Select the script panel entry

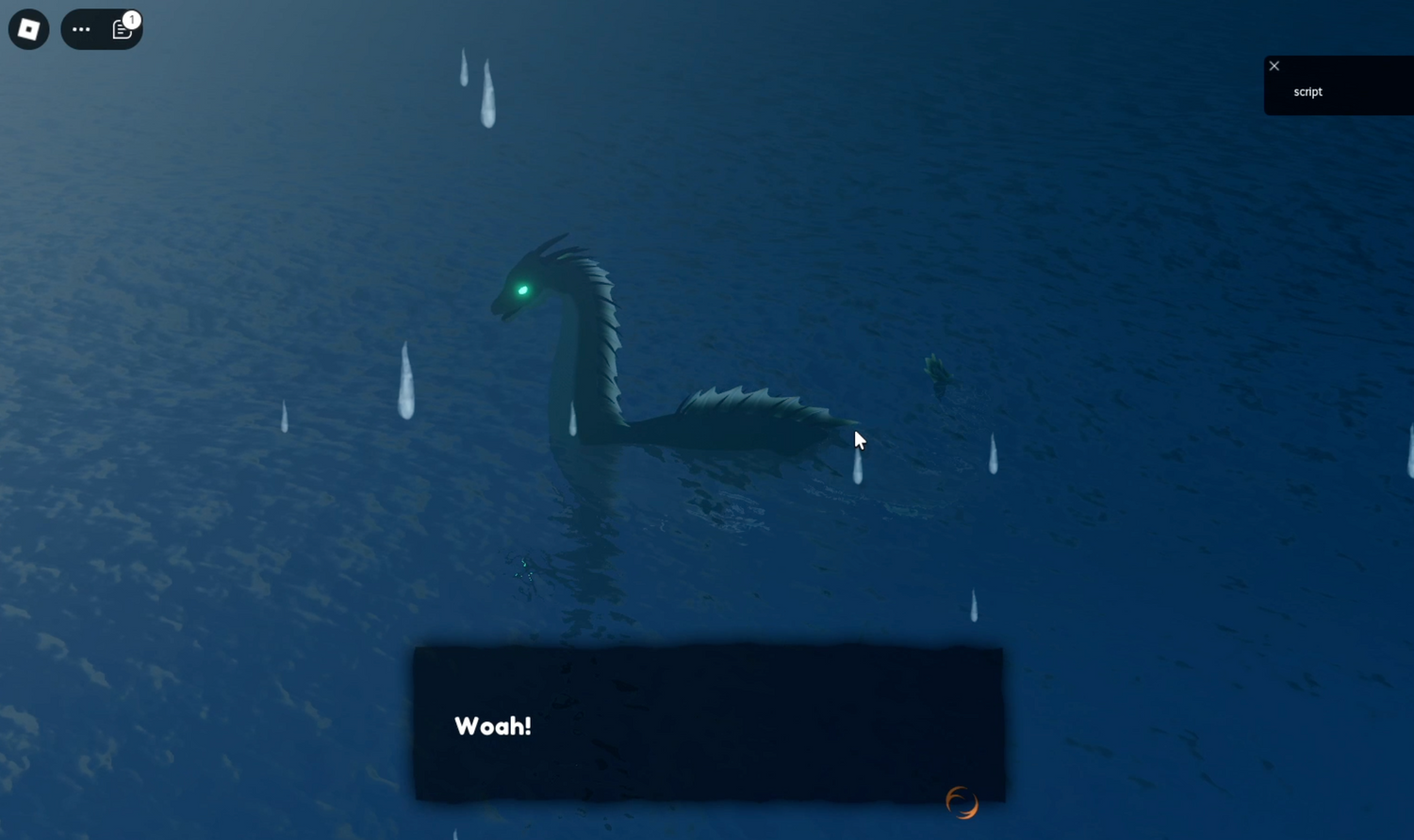pyautogui.click(x=1307, y=91)
